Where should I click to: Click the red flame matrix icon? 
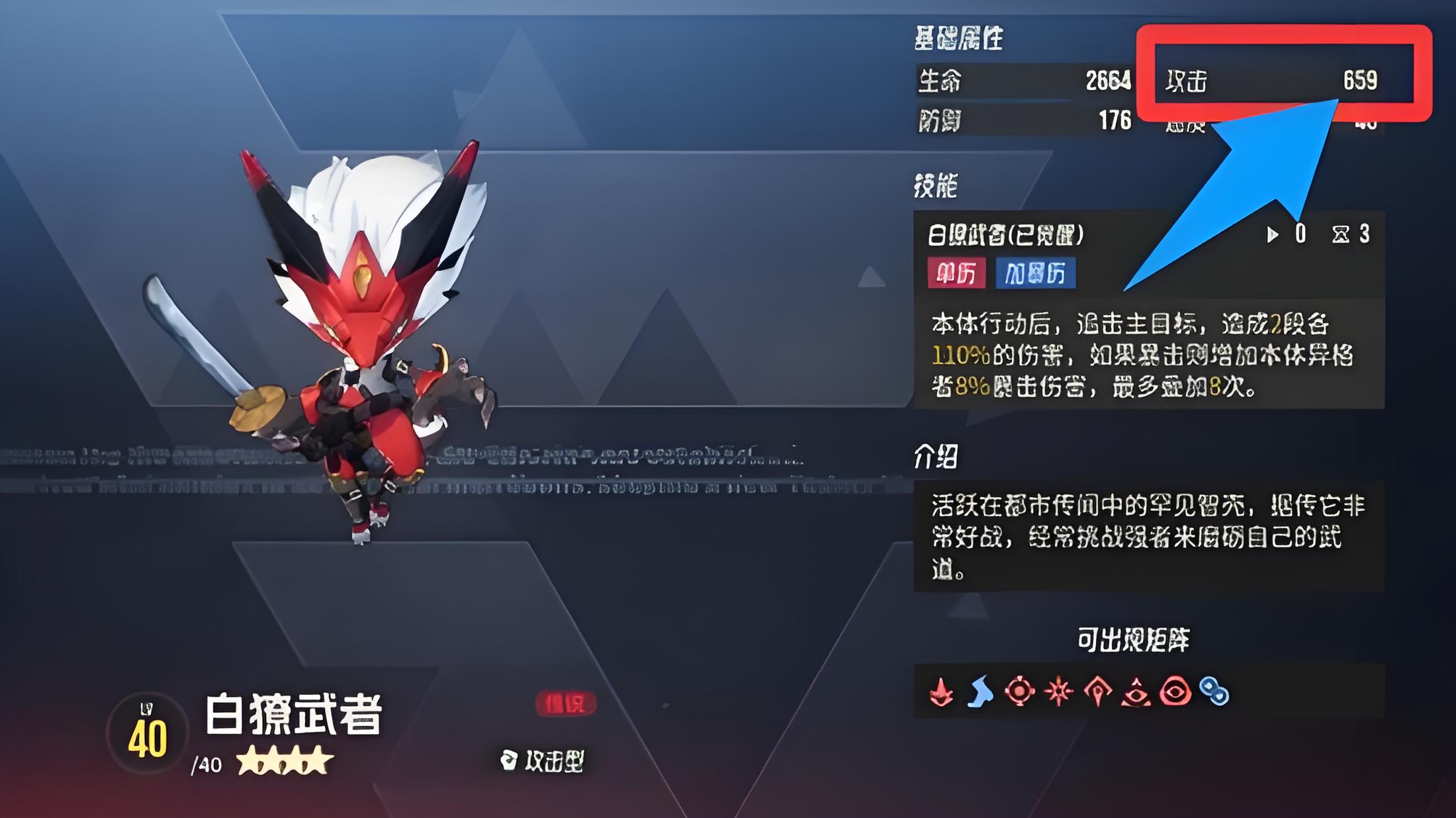coord(941,692)
